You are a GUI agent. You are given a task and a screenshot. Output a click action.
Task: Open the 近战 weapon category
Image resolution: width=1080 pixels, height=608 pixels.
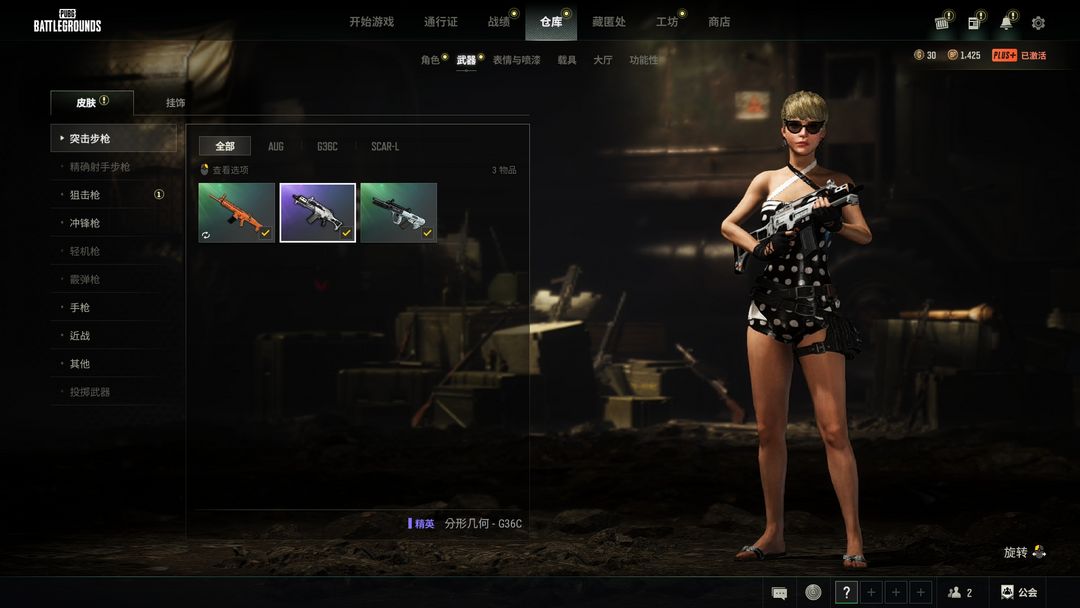tap(80, 336)
